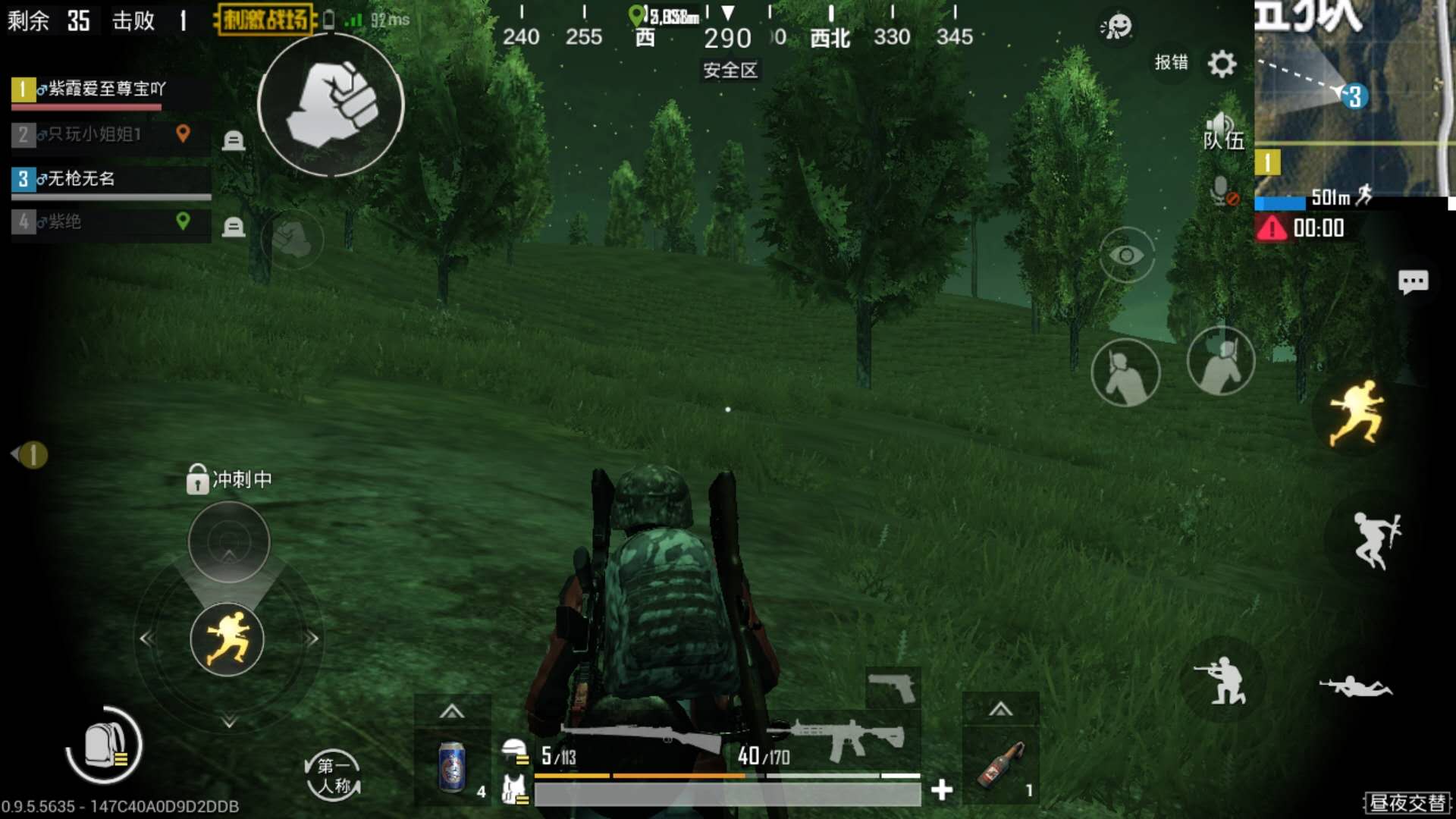Tap the crouch button

tap(1221, 679)
